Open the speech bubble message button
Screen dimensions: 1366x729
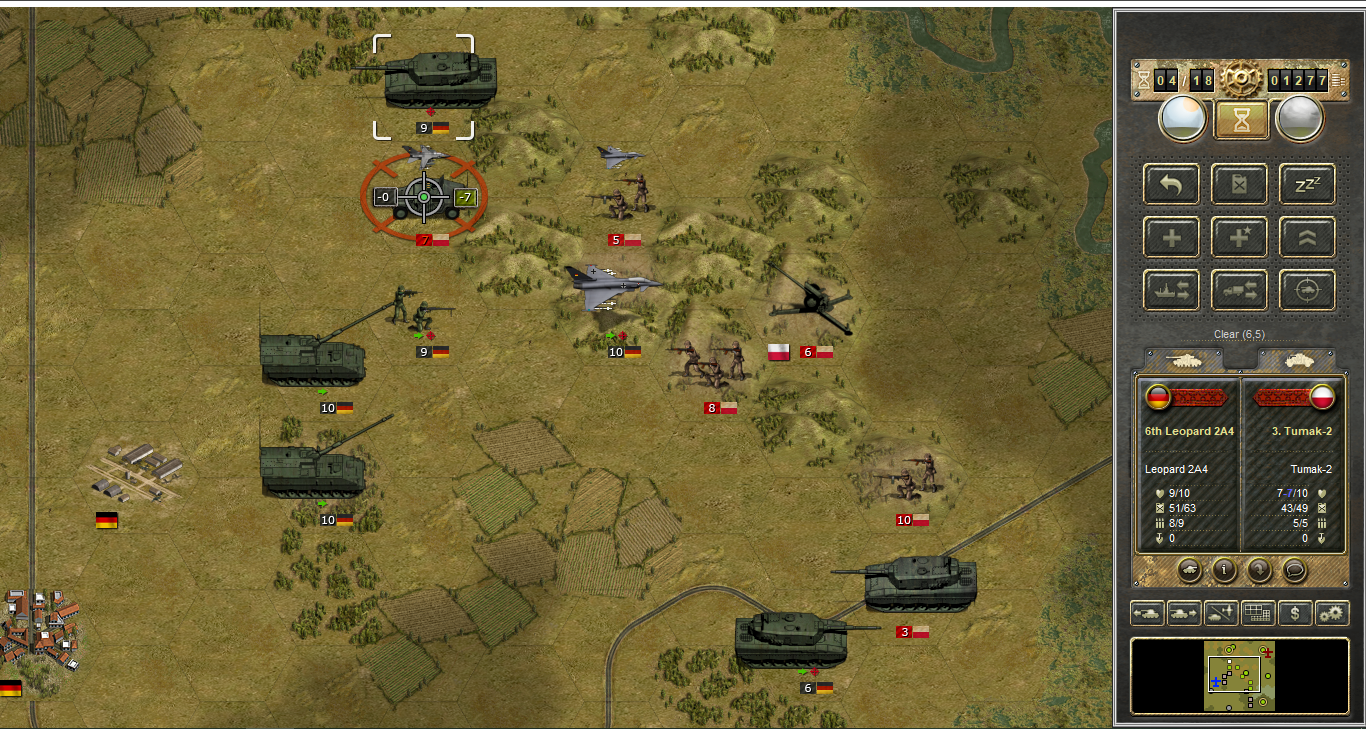1295,570
